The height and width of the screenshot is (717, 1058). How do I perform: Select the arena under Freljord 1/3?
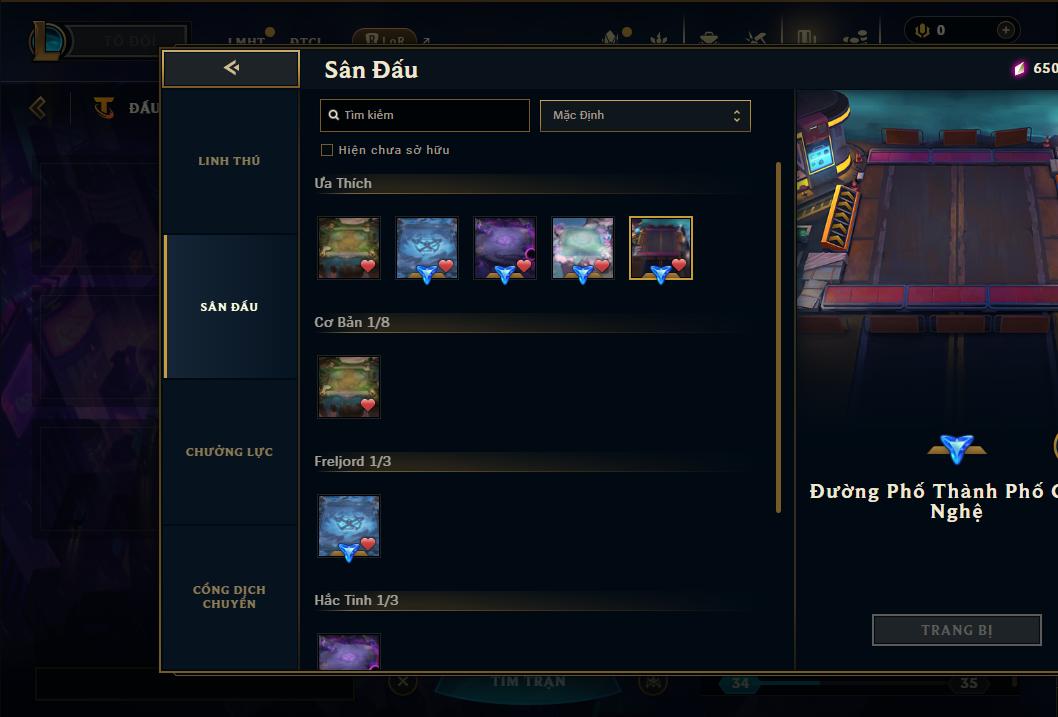point(349,526)
